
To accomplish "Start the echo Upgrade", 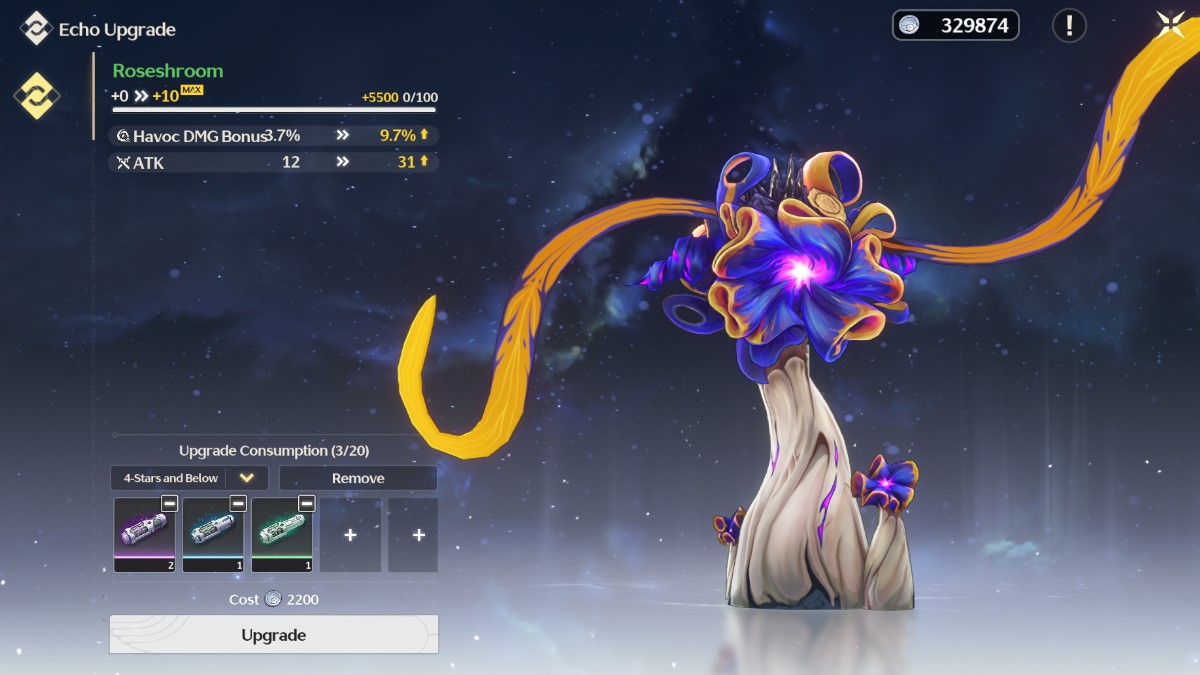I will [x=273, y=635].
